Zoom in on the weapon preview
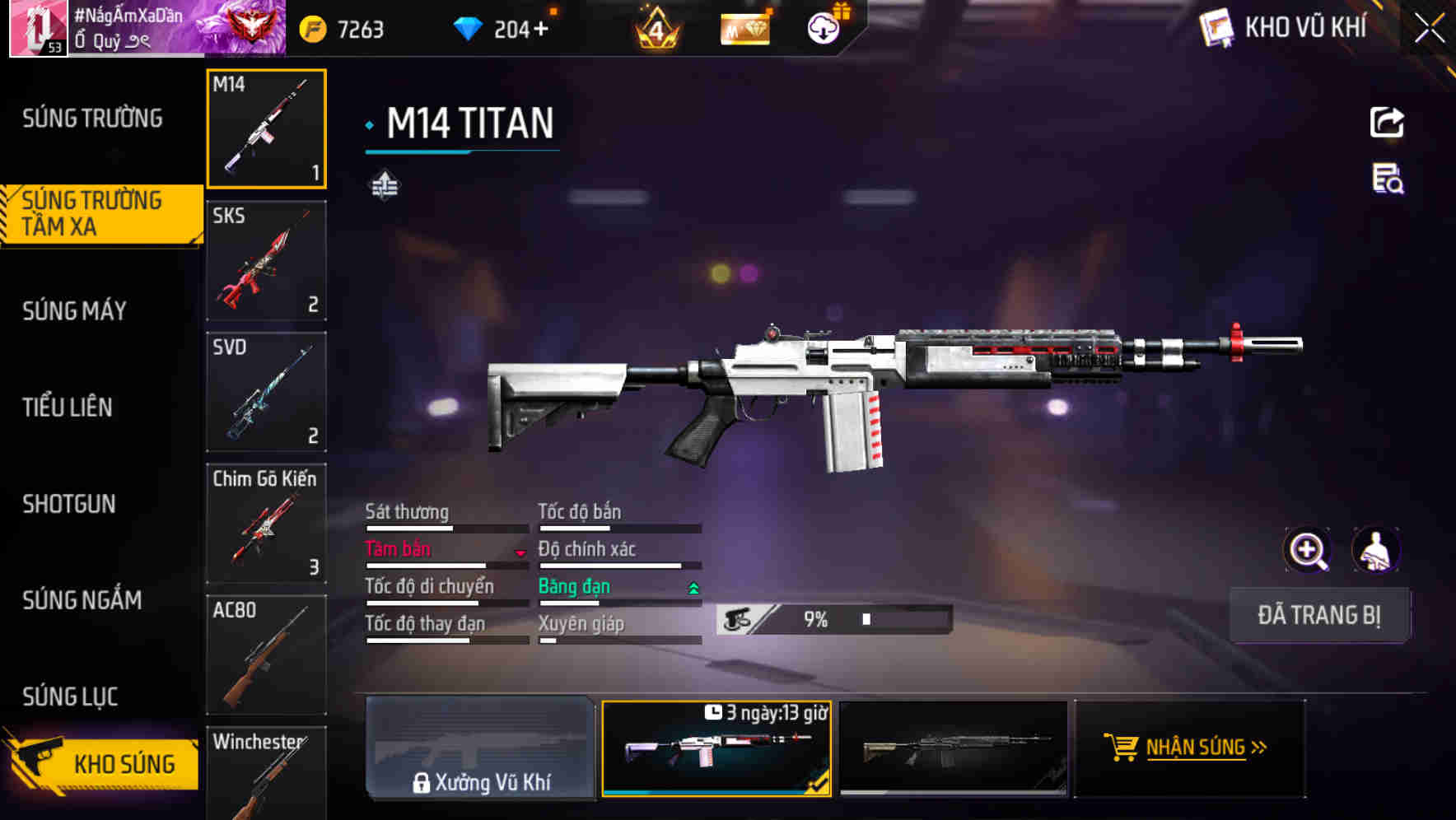Screen dimensions: 1456x820 [1307, 550]
